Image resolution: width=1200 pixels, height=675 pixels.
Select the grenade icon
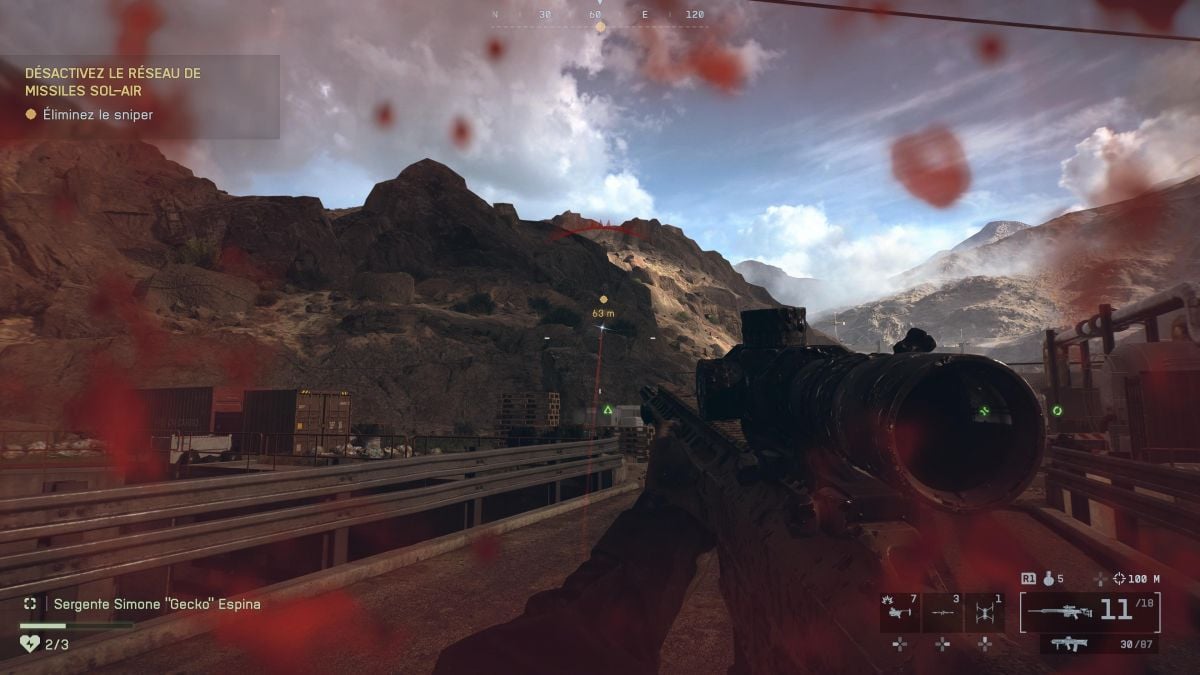coord(1049,578)
